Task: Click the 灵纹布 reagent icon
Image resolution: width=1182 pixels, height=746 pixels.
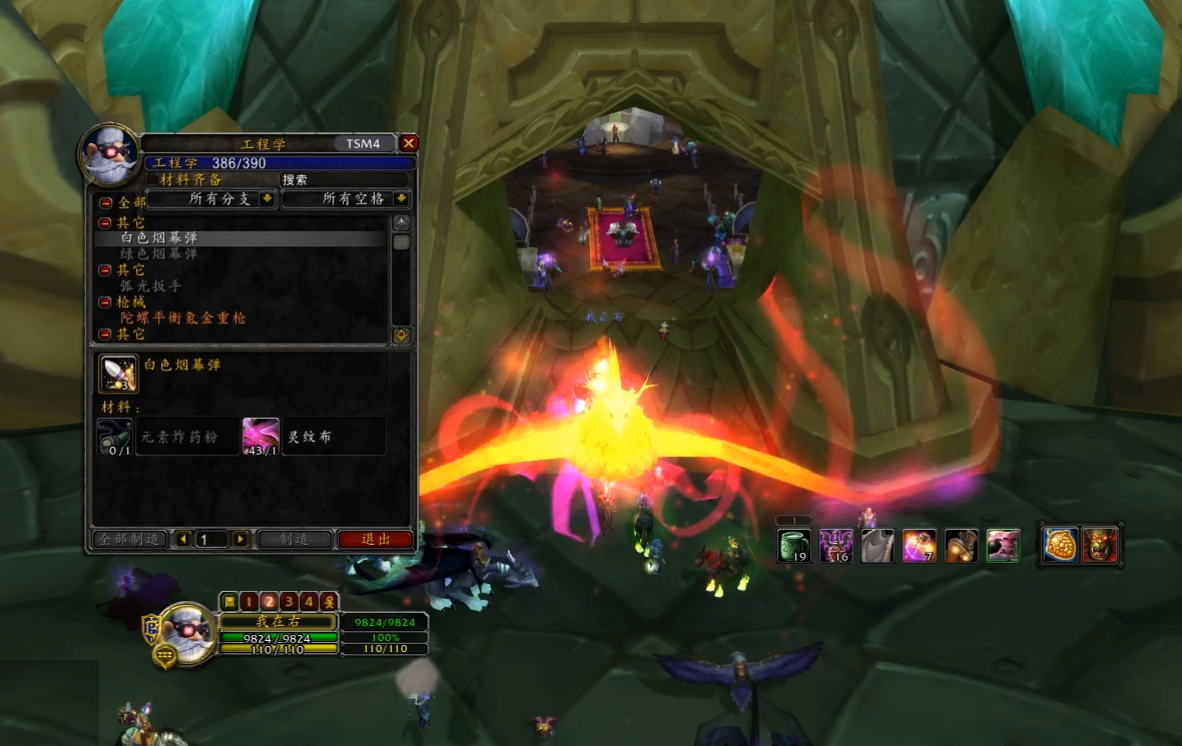Action: 260,437
